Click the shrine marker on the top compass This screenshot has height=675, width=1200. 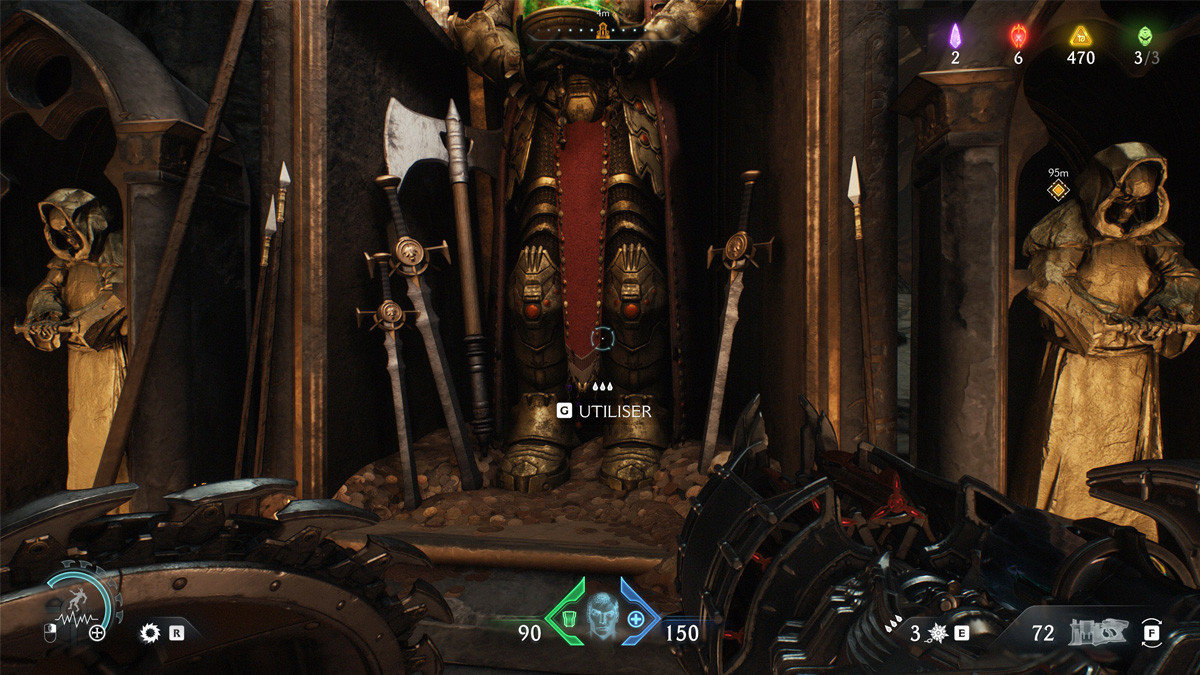coord(603,32)
